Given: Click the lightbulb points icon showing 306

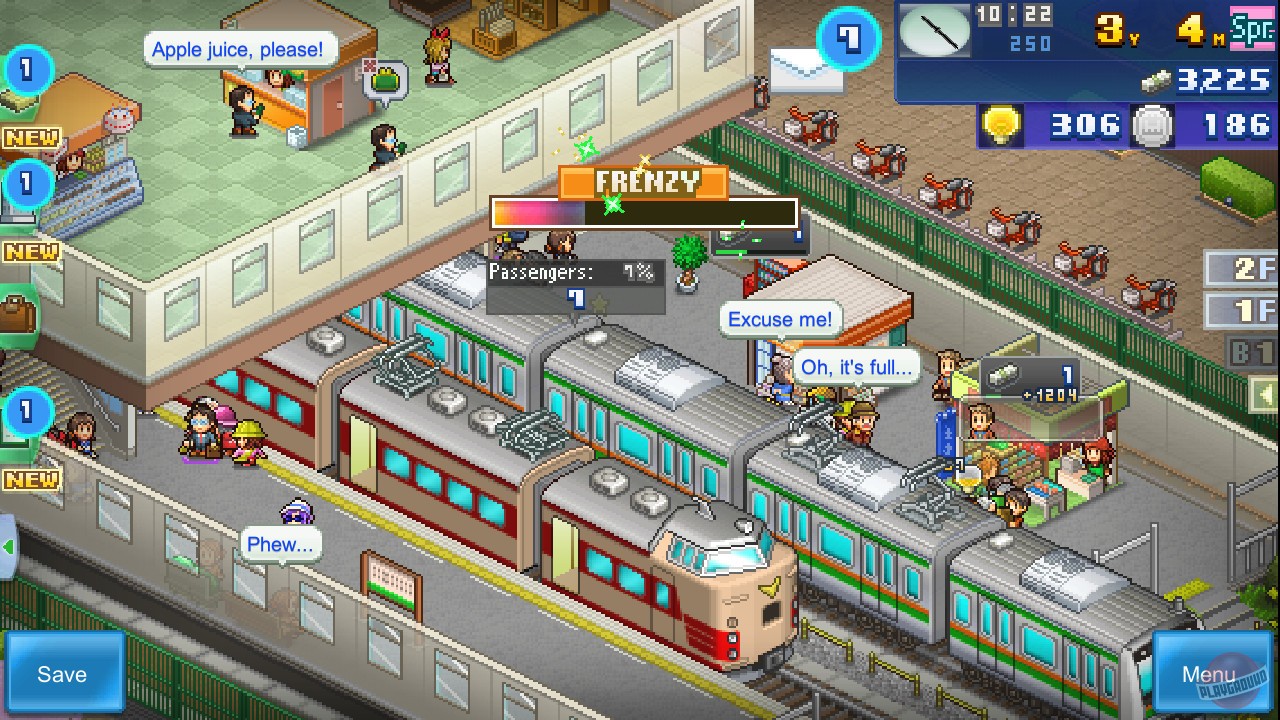Looking at the screenshot, I should click(1003, 125).
